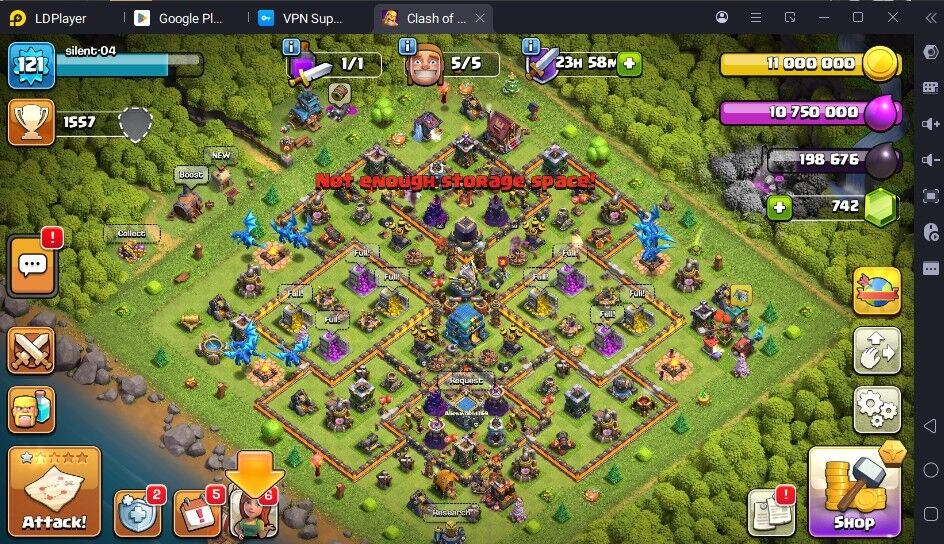Viewport: 944px width, 544px height.
Task: Add shield time with green plus button
Action: pyautogui.click(x=629, y=63)
